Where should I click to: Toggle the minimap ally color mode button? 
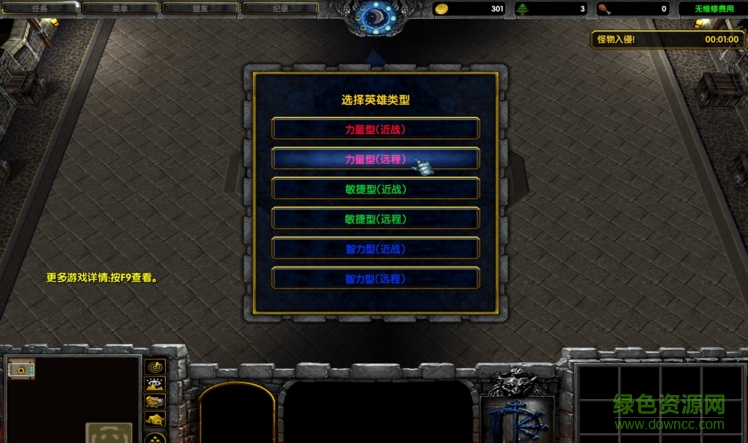[x=155, y=403]
